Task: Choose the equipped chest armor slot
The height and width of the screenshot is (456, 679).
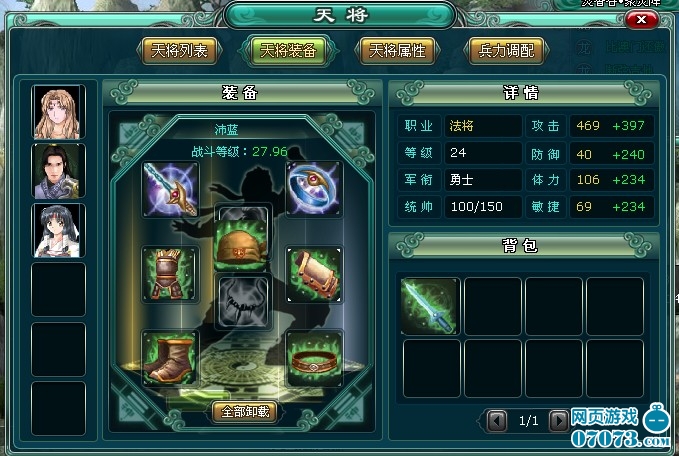Action: pyautogui.click(x=170, y=273)
